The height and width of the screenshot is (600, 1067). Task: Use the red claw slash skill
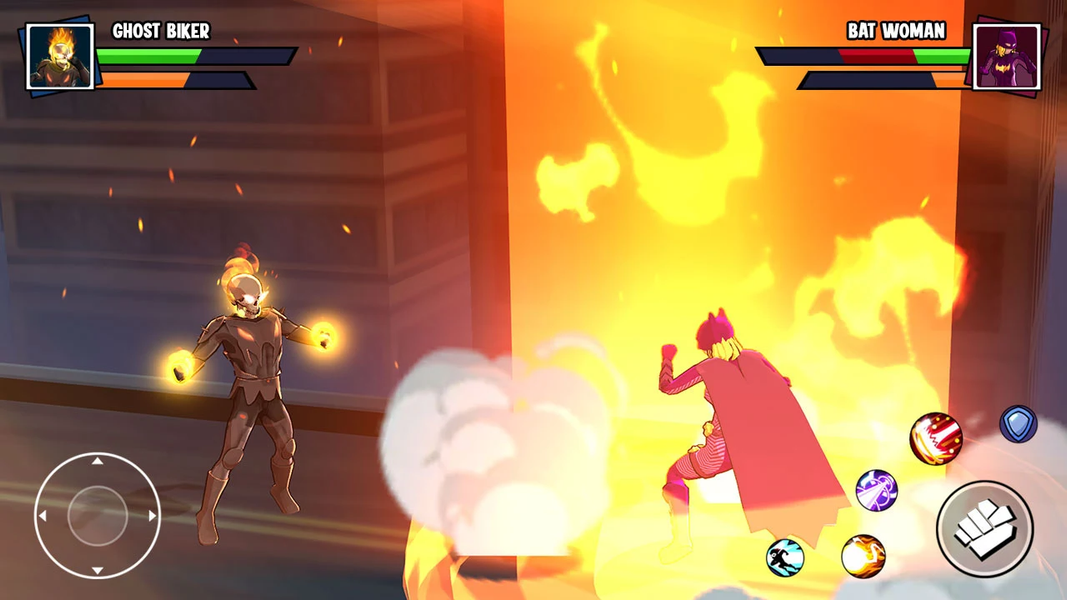click(936, 439)
